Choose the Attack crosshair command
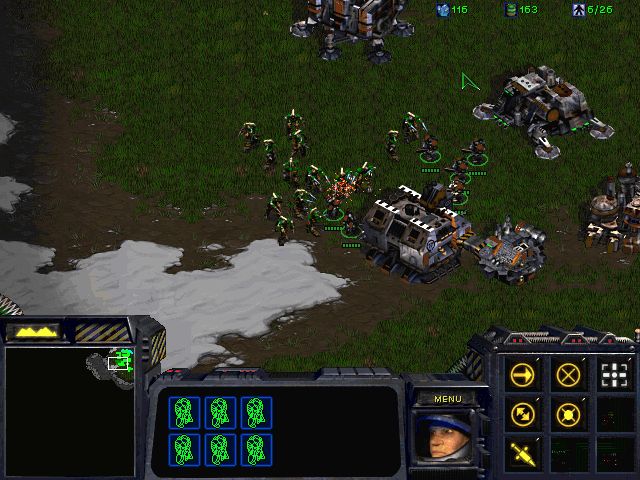The width and height of the screenshot is (640, 480). pos(615,375)
